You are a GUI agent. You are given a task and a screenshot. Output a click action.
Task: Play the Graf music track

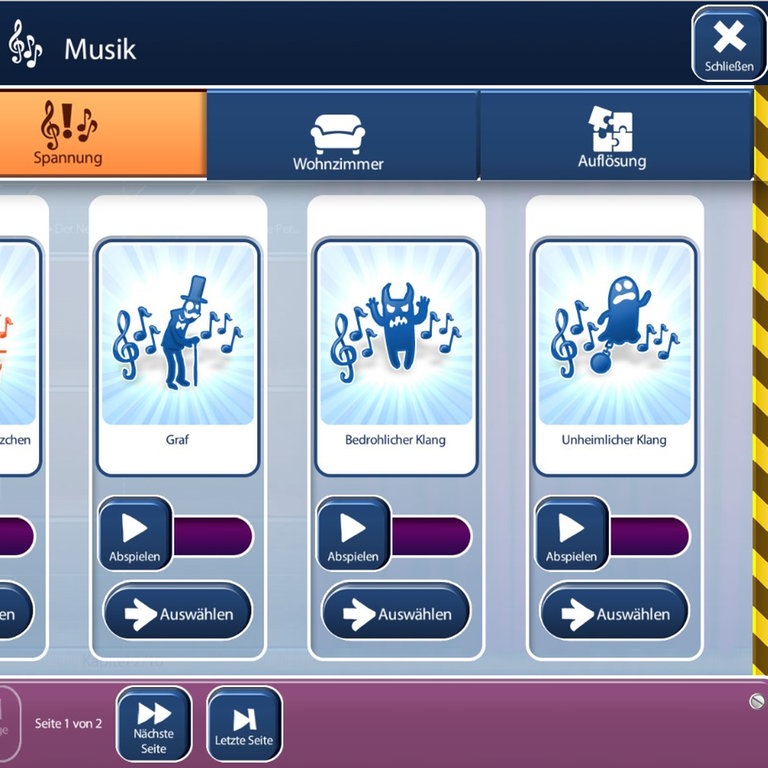coord(135,534)
